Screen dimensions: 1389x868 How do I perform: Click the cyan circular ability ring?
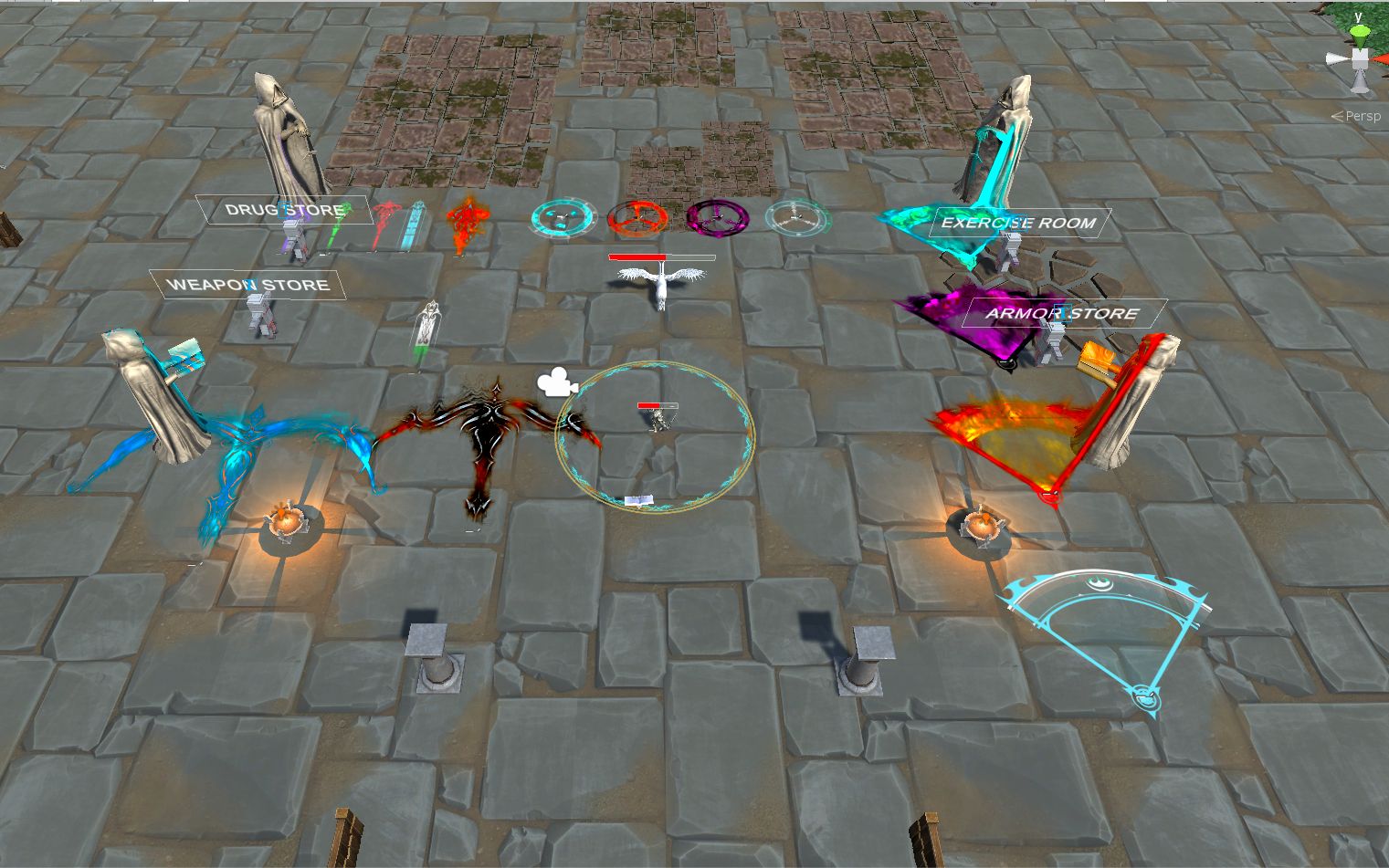[563, 216]
